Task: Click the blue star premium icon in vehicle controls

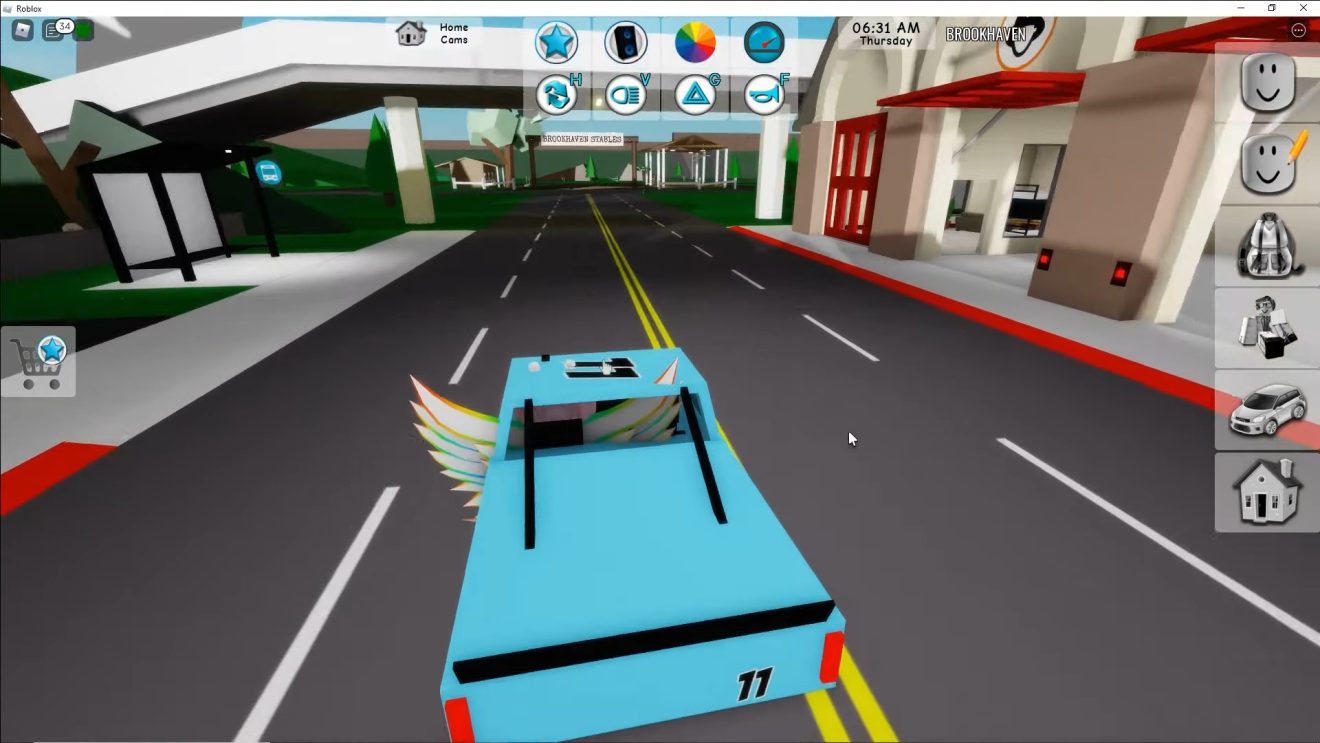Action: coord(556,43)
